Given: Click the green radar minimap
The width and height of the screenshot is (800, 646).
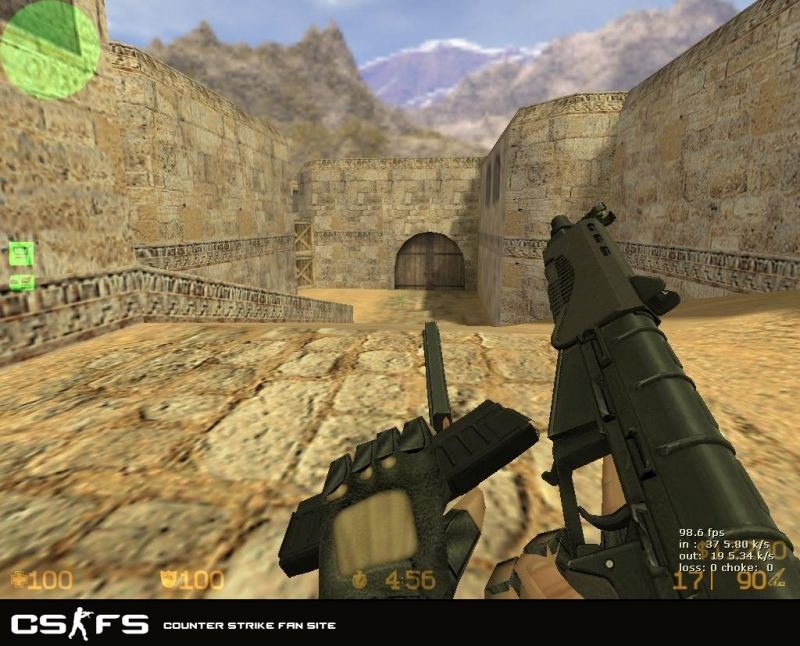Looking at the screenshot, I should point(50,49).
